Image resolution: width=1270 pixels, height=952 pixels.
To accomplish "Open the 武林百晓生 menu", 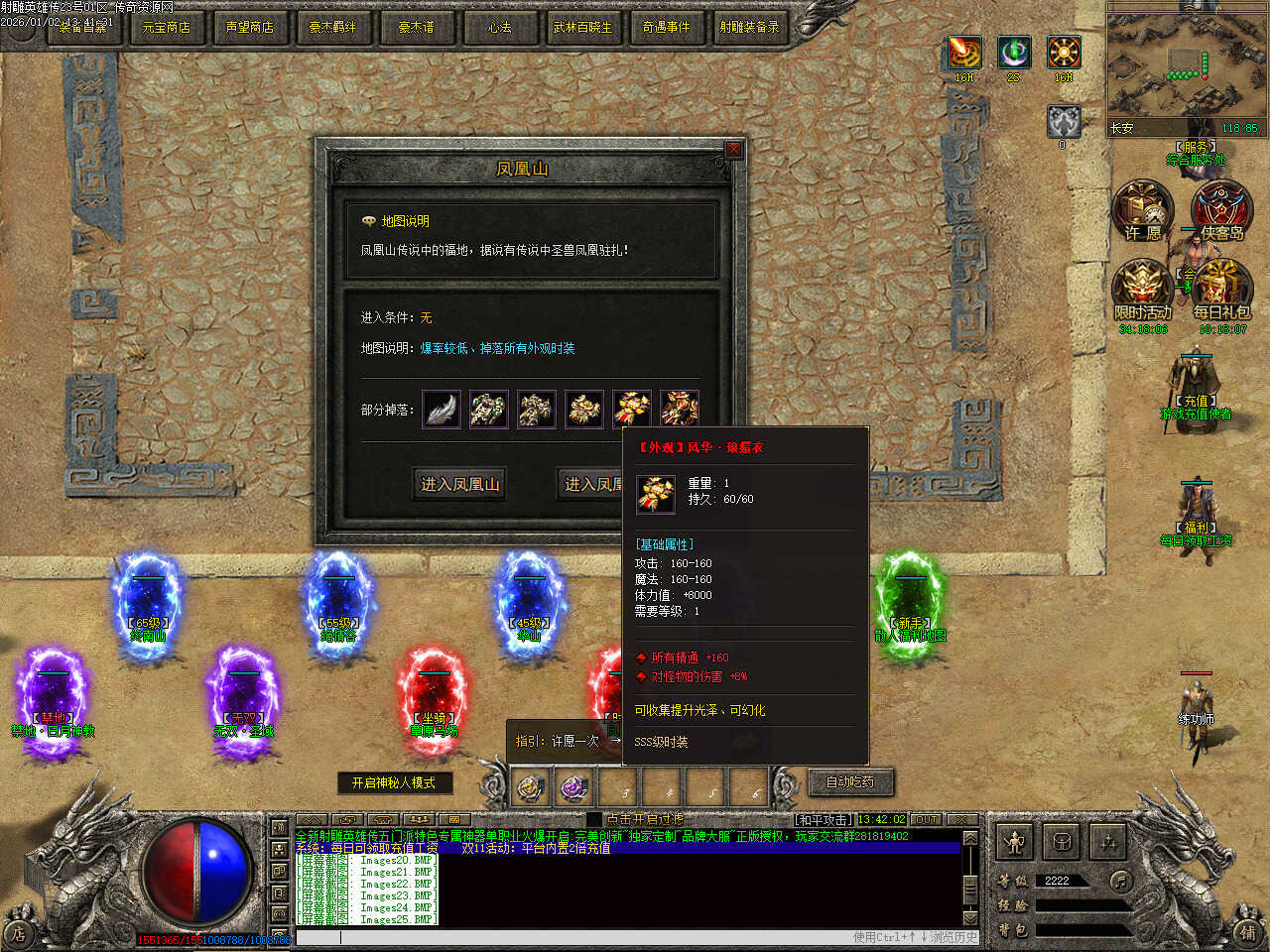I will point(582,27).
